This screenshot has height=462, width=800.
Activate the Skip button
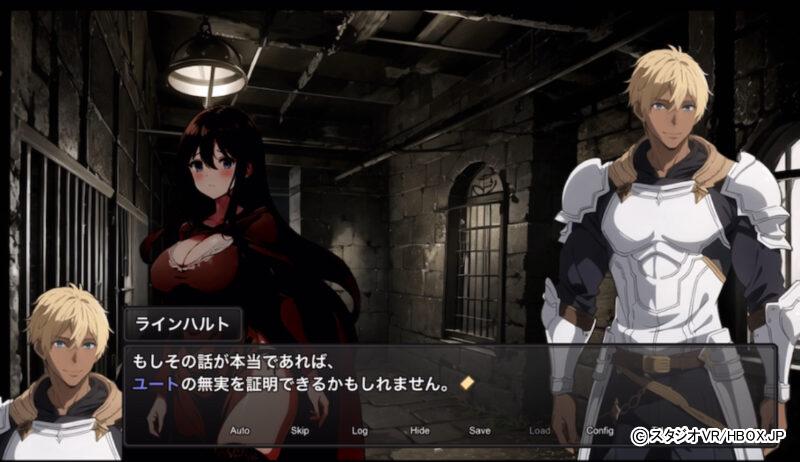click(300, 431)
